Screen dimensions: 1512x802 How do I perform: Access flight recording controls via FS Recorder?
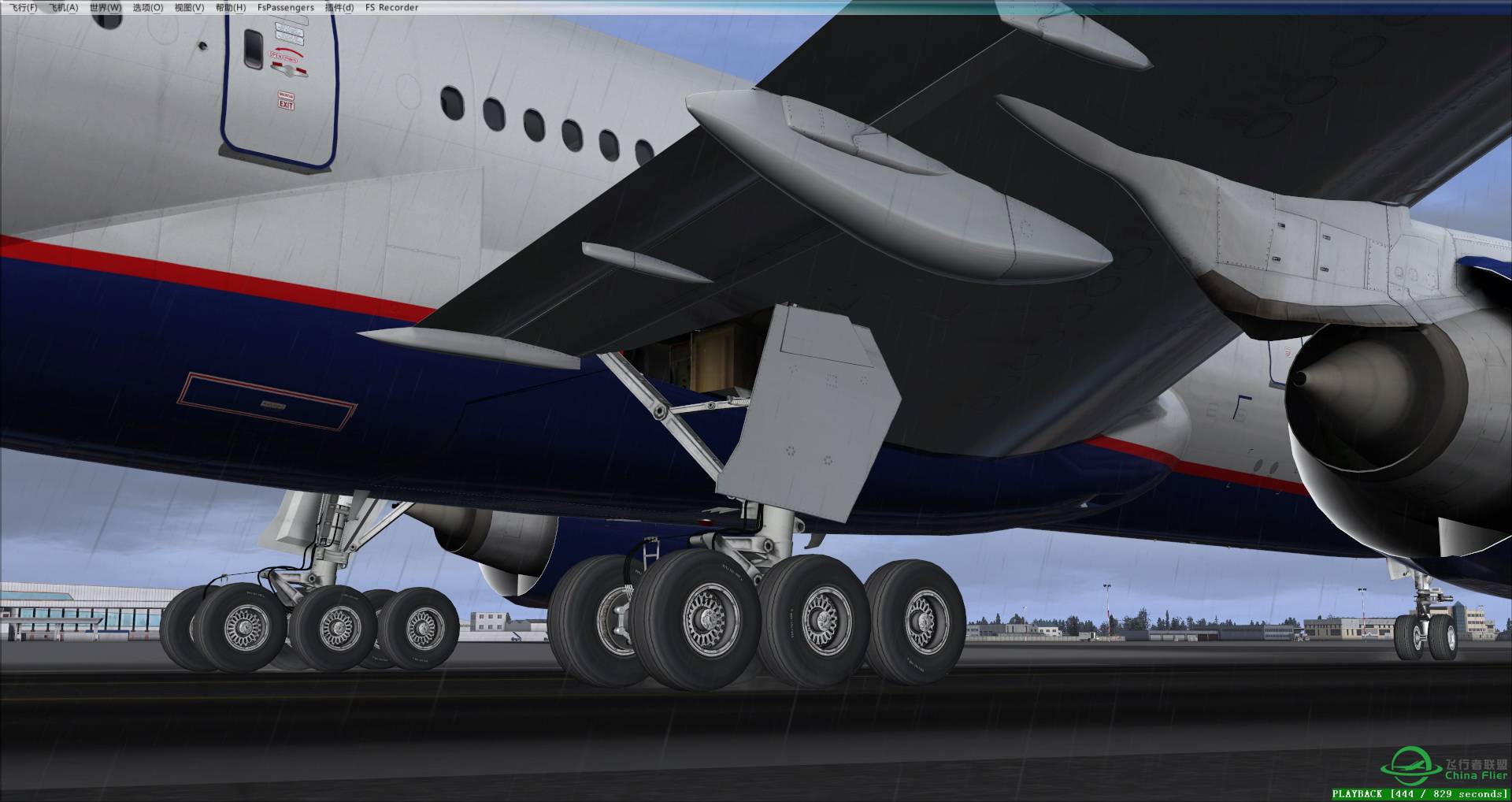tap(391, 6)
